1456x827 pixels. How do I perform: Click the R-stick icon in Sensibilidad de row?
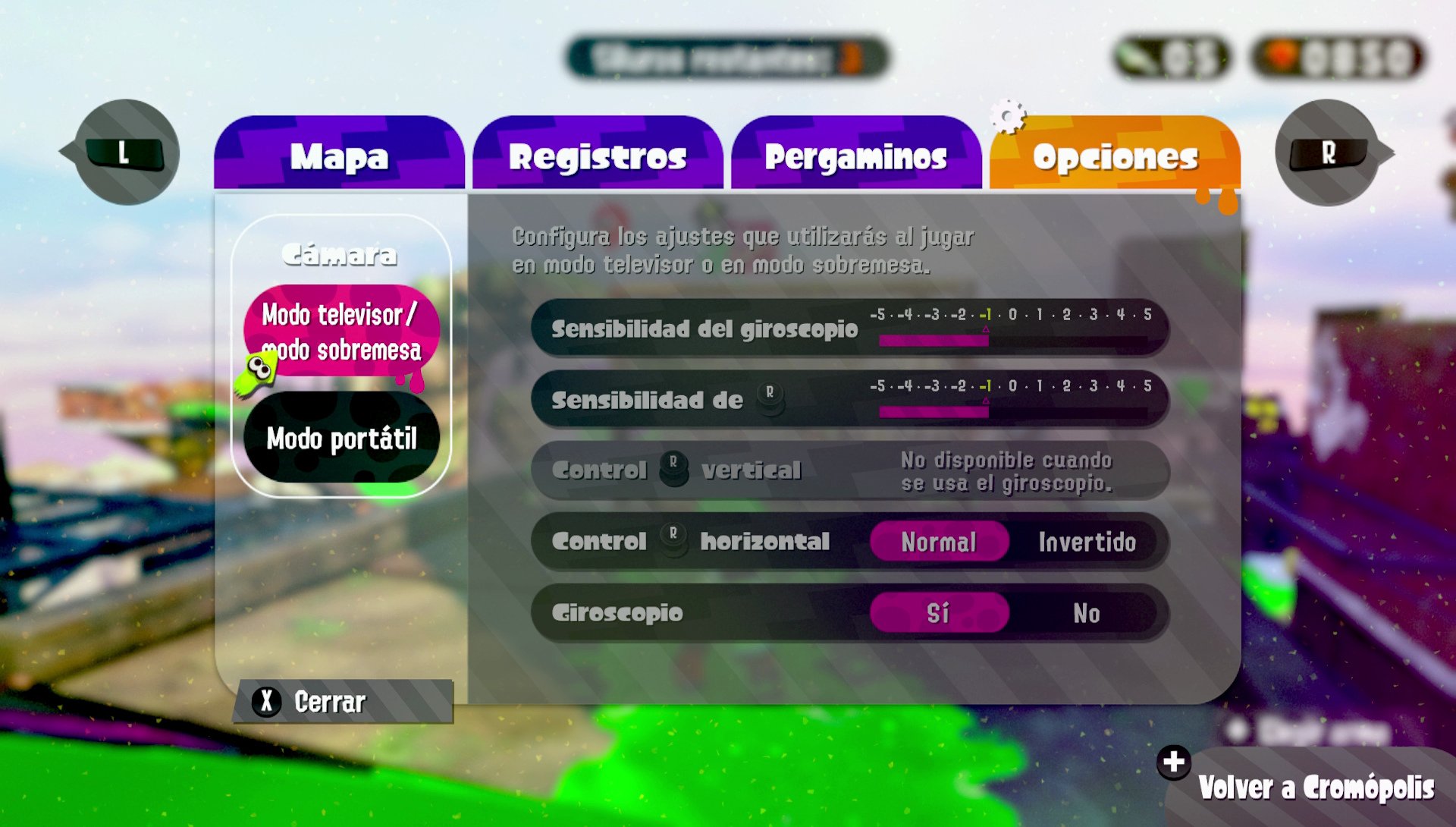[772, 398]
